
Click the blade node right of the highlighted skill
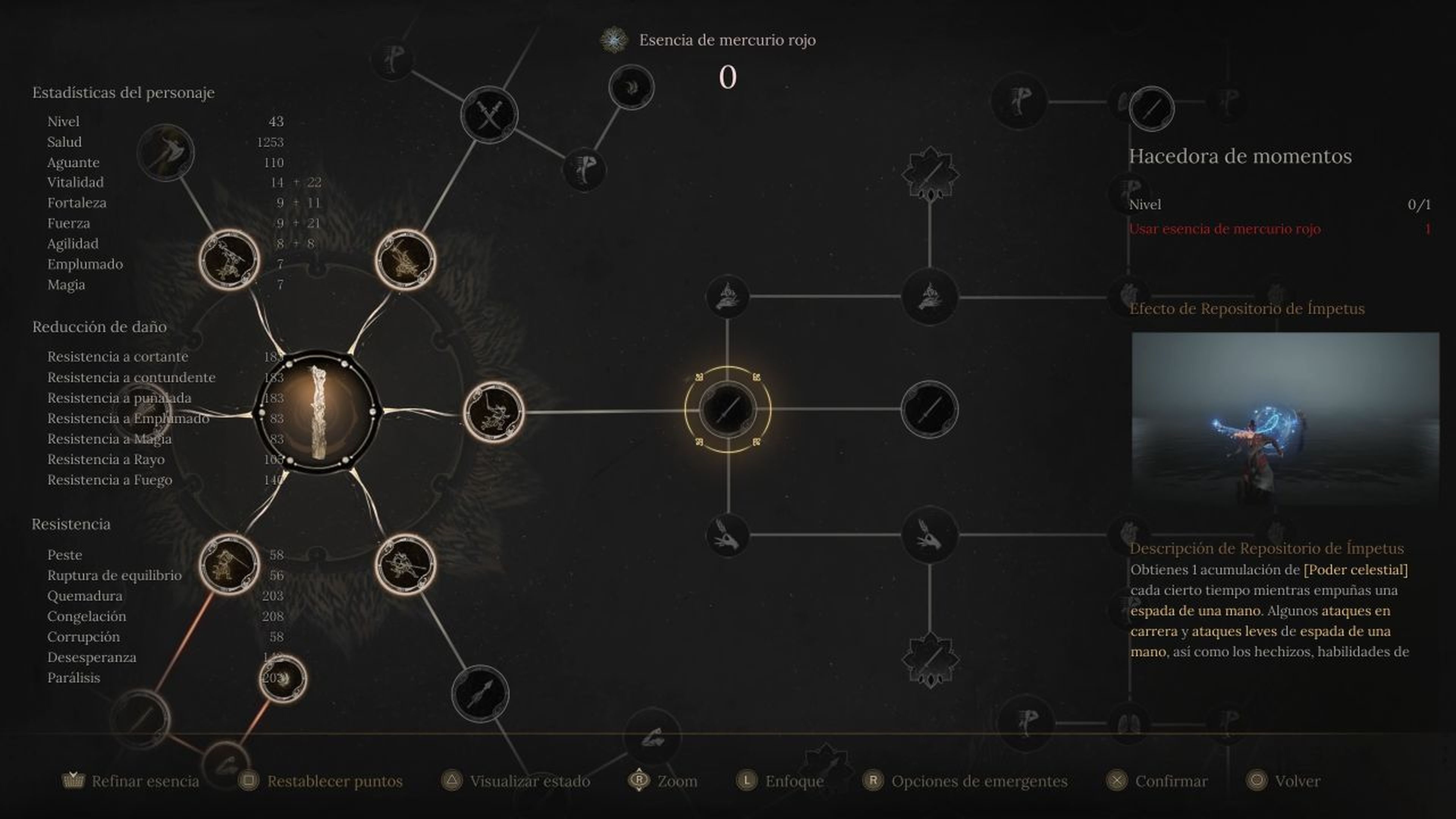coord(932,411)
